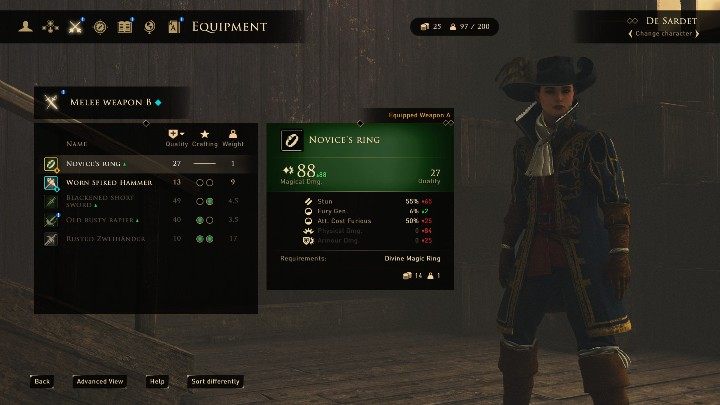The width and height of the screenshot is (720, 405).
Task: Open the character silhouette tab
Action: (x=26, y=27)
